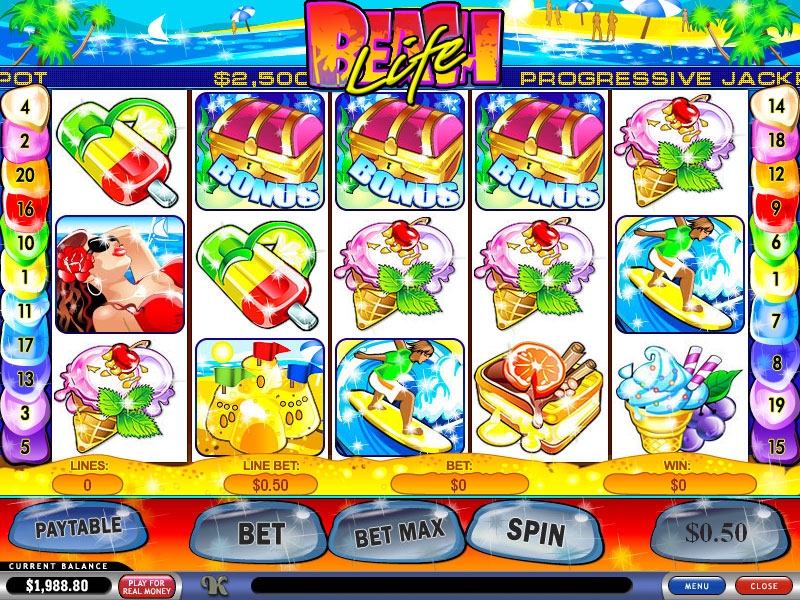Change the $0.50 coin value

(716, 533)
